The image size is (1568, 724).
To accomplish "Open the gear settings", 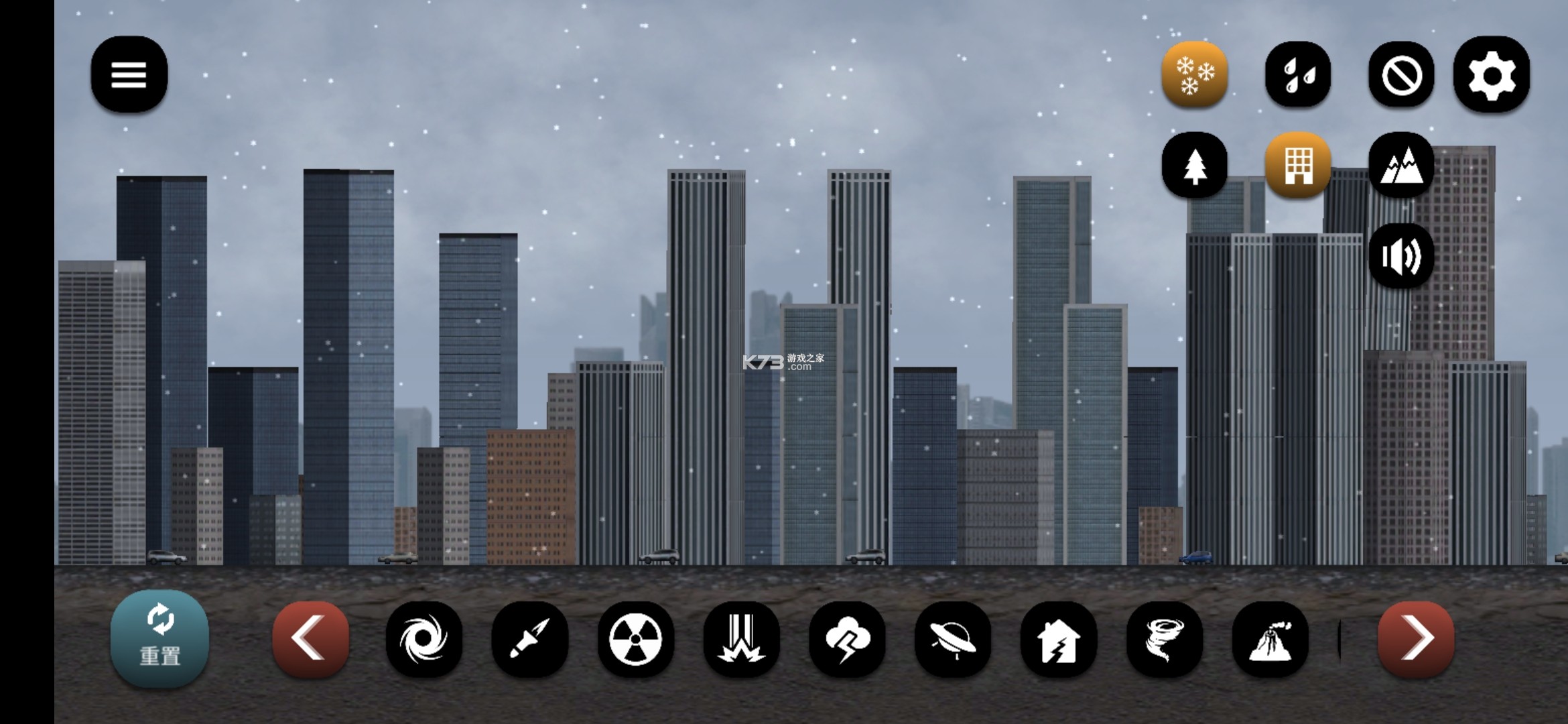I will [1492, 74].
